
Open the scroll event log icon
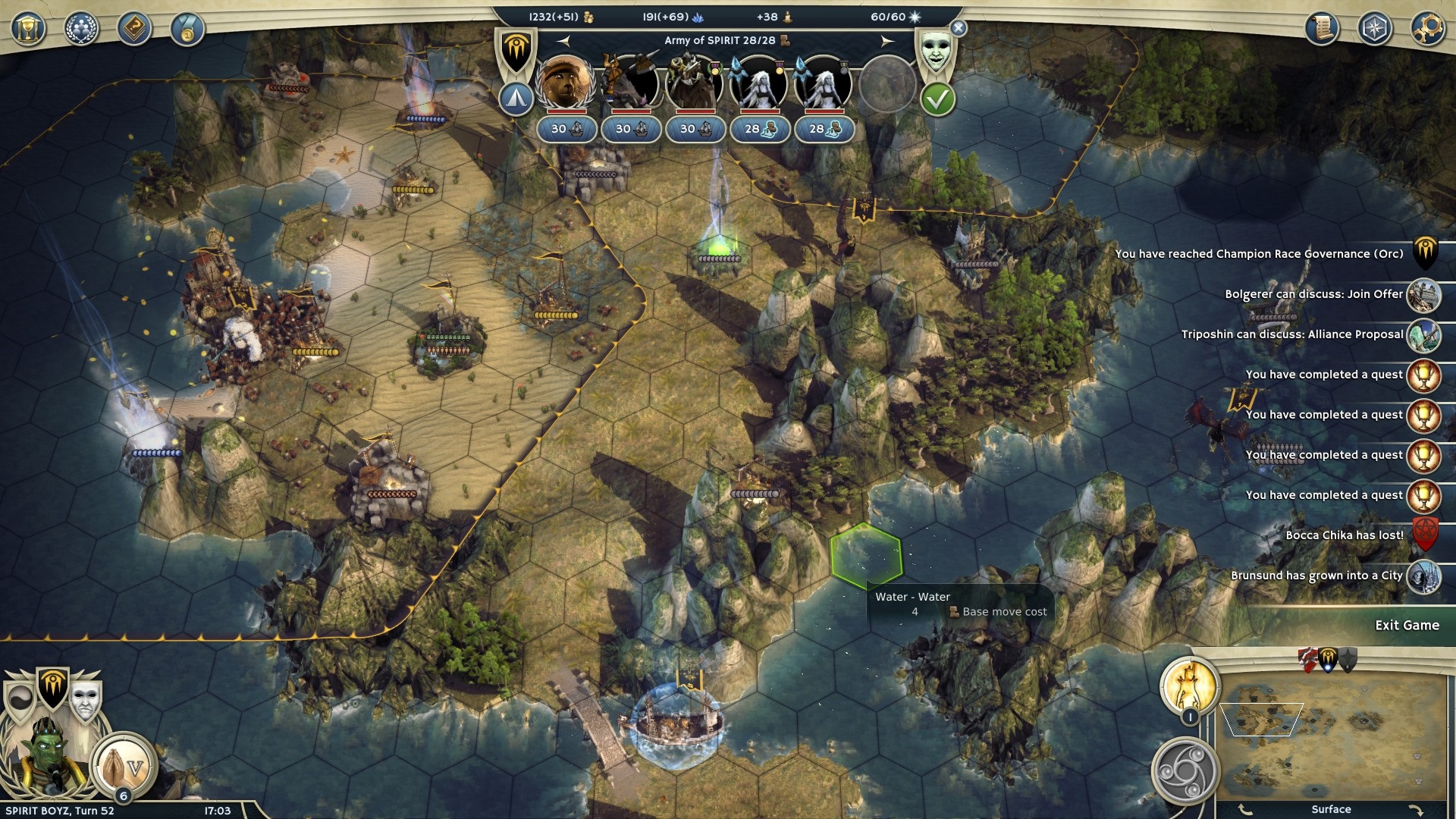(1322, 29)
